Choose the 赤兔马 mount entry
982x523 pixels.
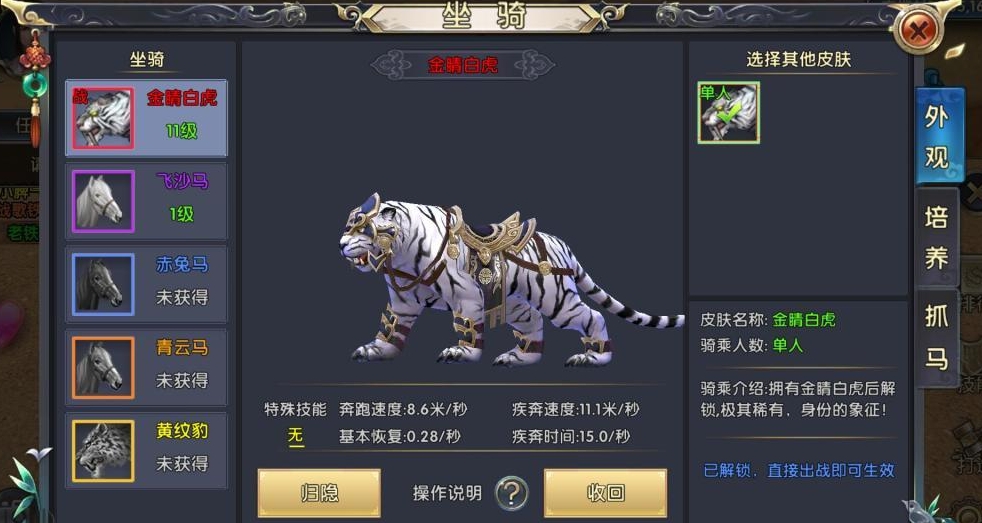[146, 284]
